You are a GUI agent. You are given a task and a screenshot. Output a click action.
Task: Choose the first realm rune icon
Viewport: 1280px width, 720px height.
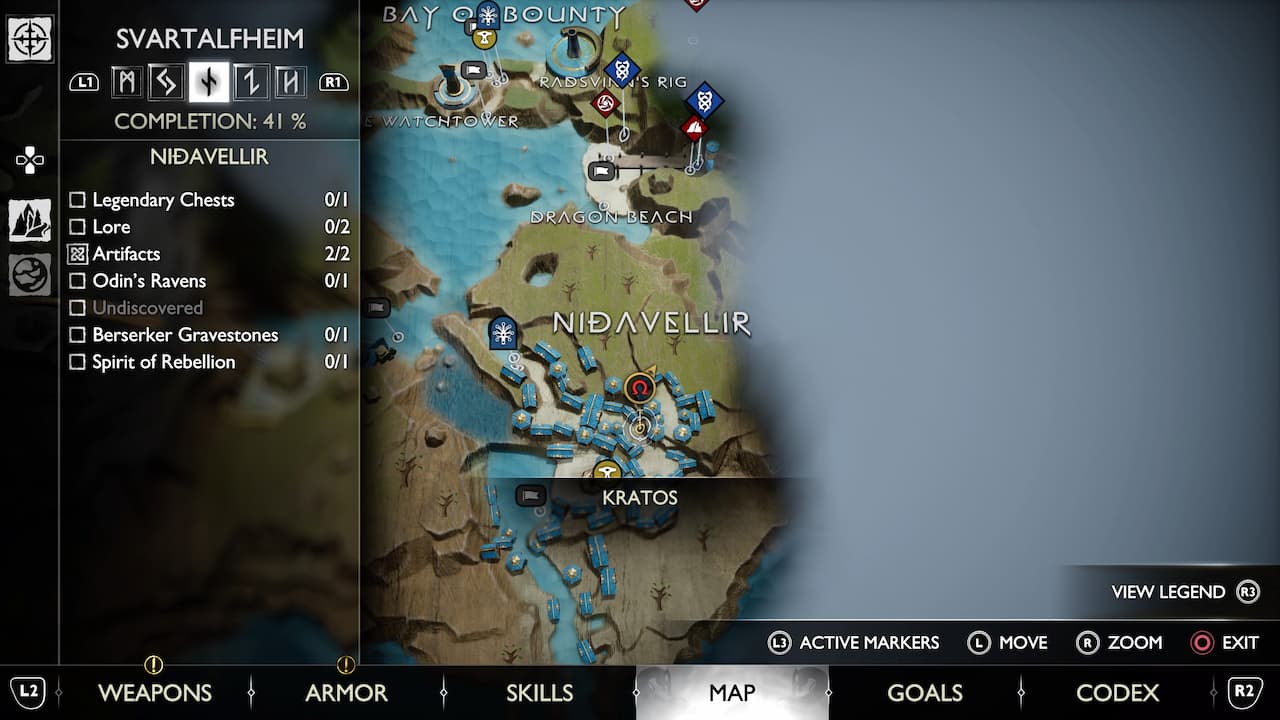[x=127, y=82]
